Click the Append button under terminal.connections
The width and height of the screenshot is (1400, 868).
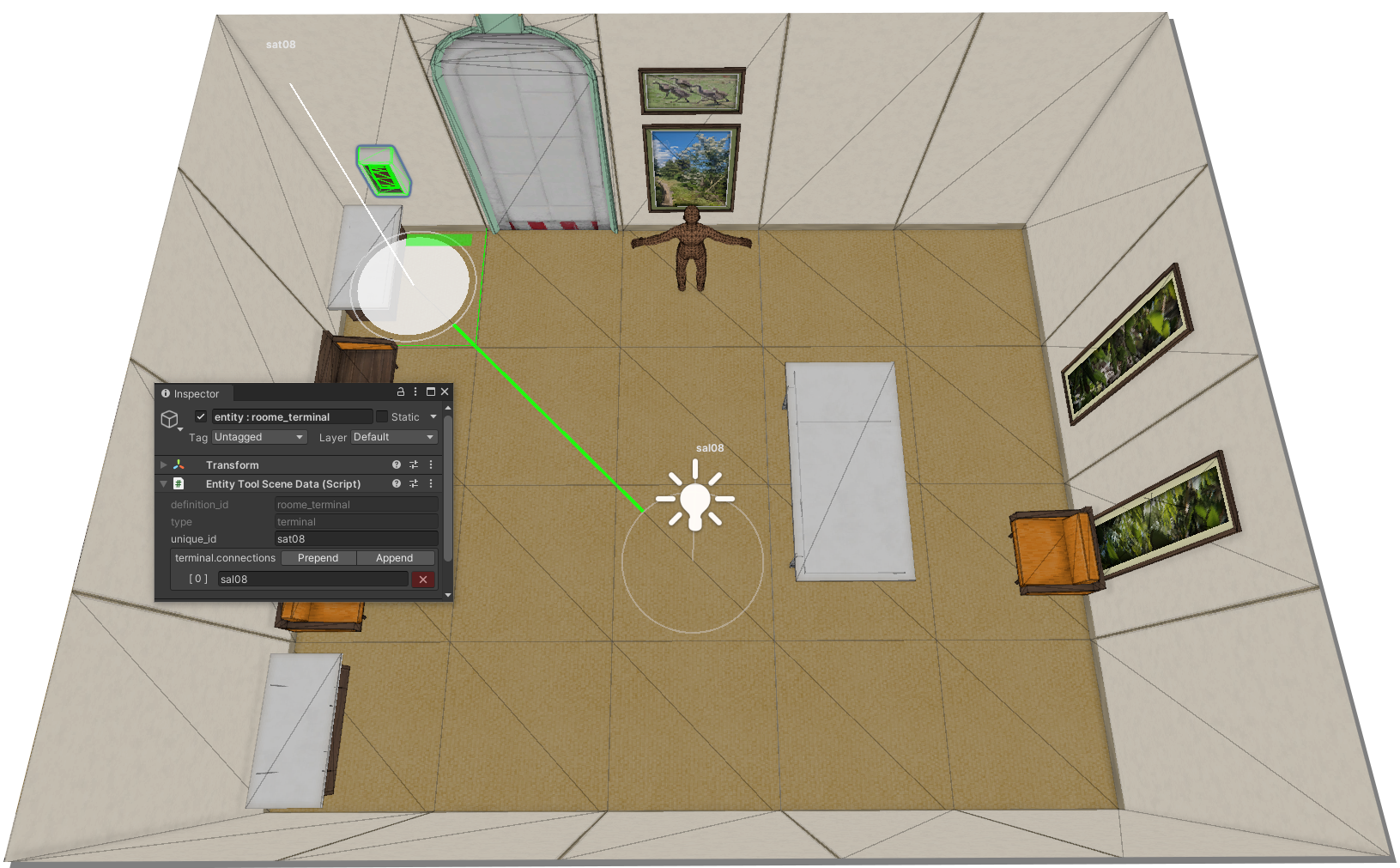pos(395,557)
